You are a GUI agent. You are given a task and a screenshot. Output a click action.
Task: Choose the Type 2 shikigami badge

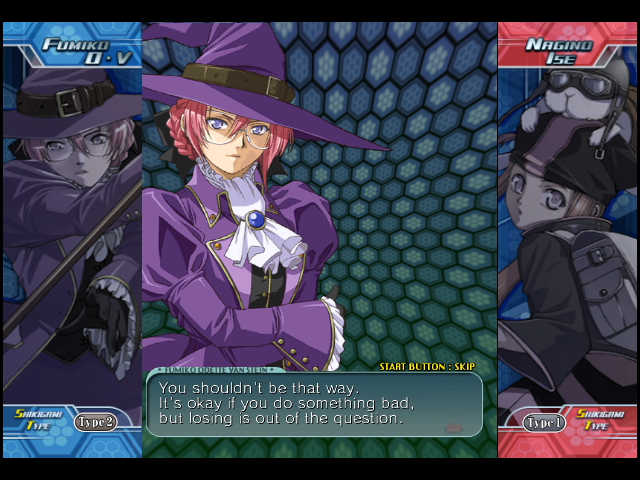coord(96,421)
